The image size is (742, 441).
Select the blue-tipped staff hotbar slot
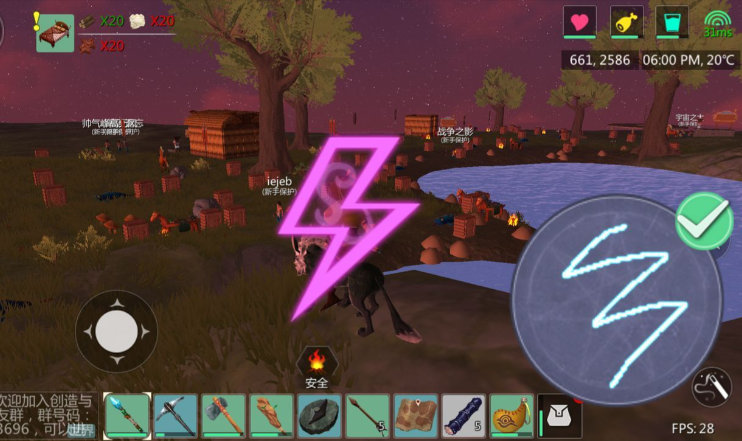[x=127, y=415]
